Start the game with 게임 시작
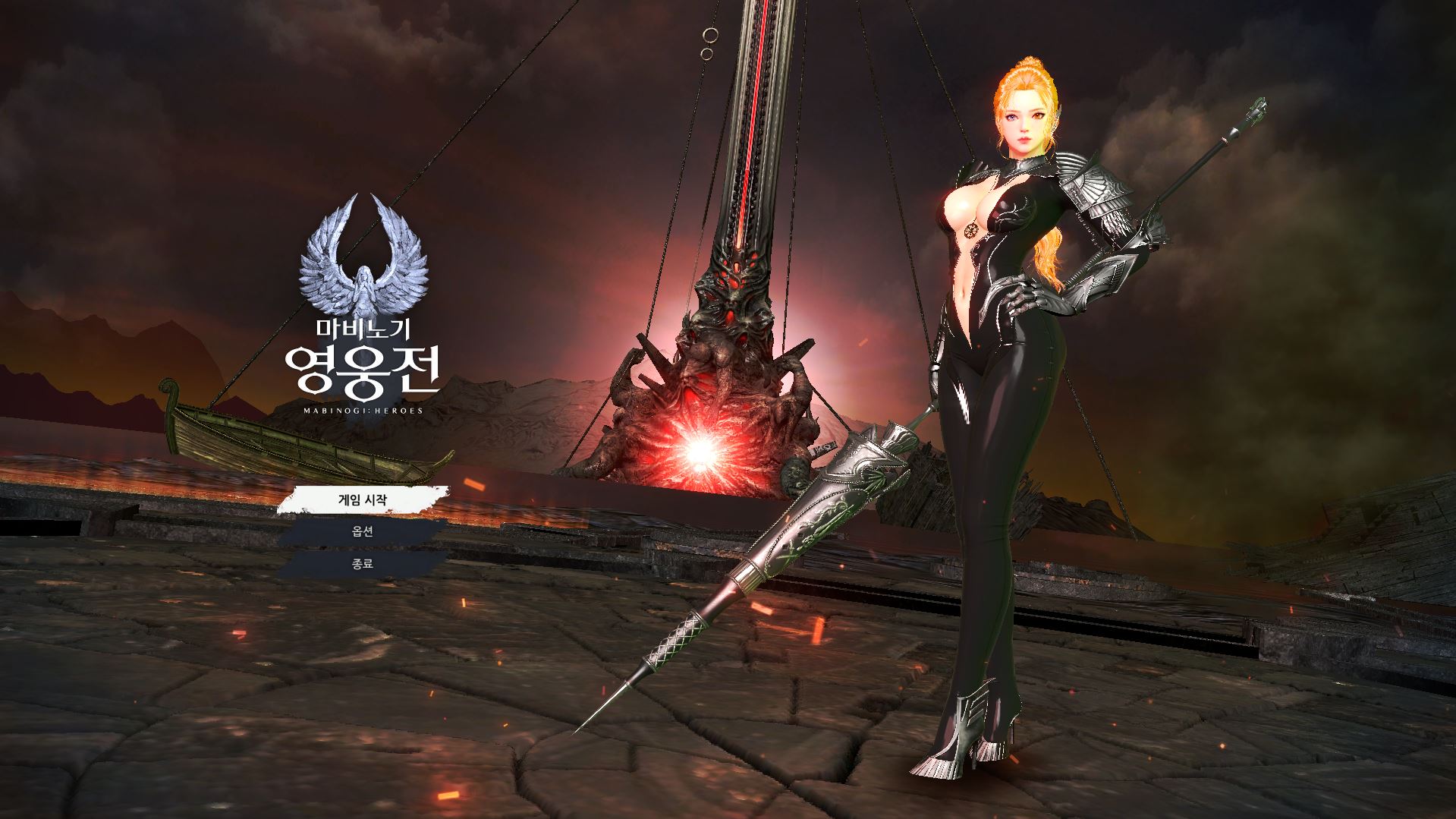1456x819 pixels. coord(363,499)
